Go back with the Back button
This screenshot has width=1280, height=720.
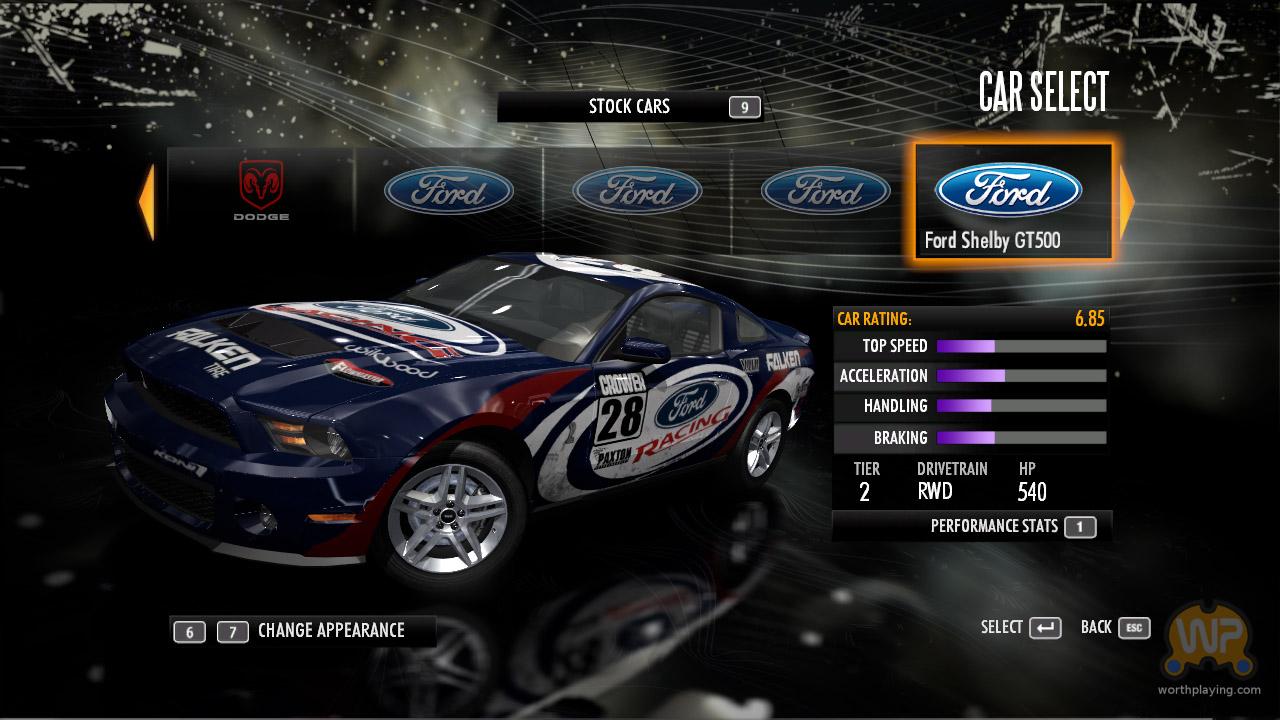[1114, 628]
